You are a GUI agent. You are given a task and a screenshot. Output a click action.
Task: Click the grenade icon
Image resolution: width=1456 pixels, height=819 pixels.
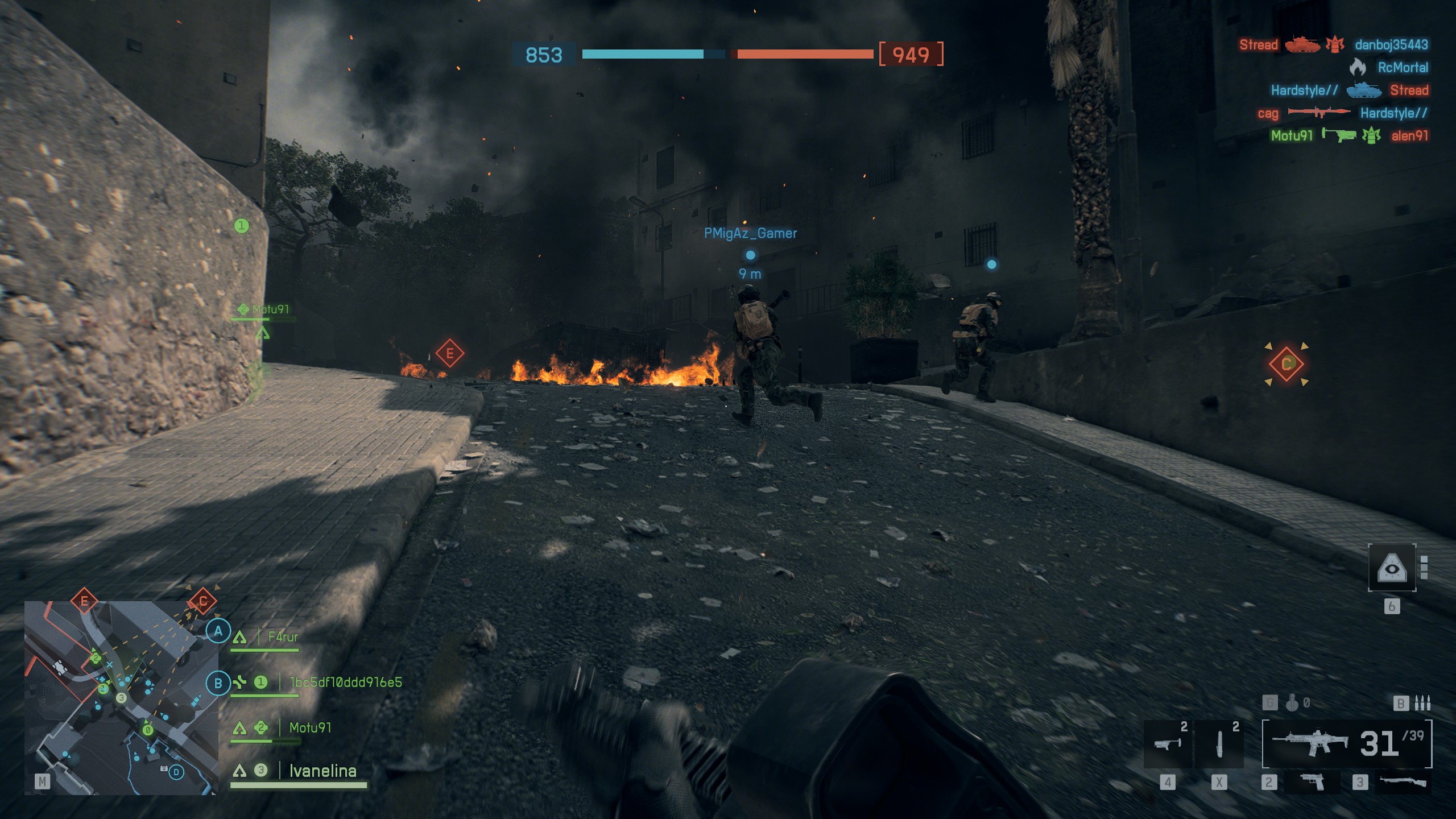pos(1292,704)
